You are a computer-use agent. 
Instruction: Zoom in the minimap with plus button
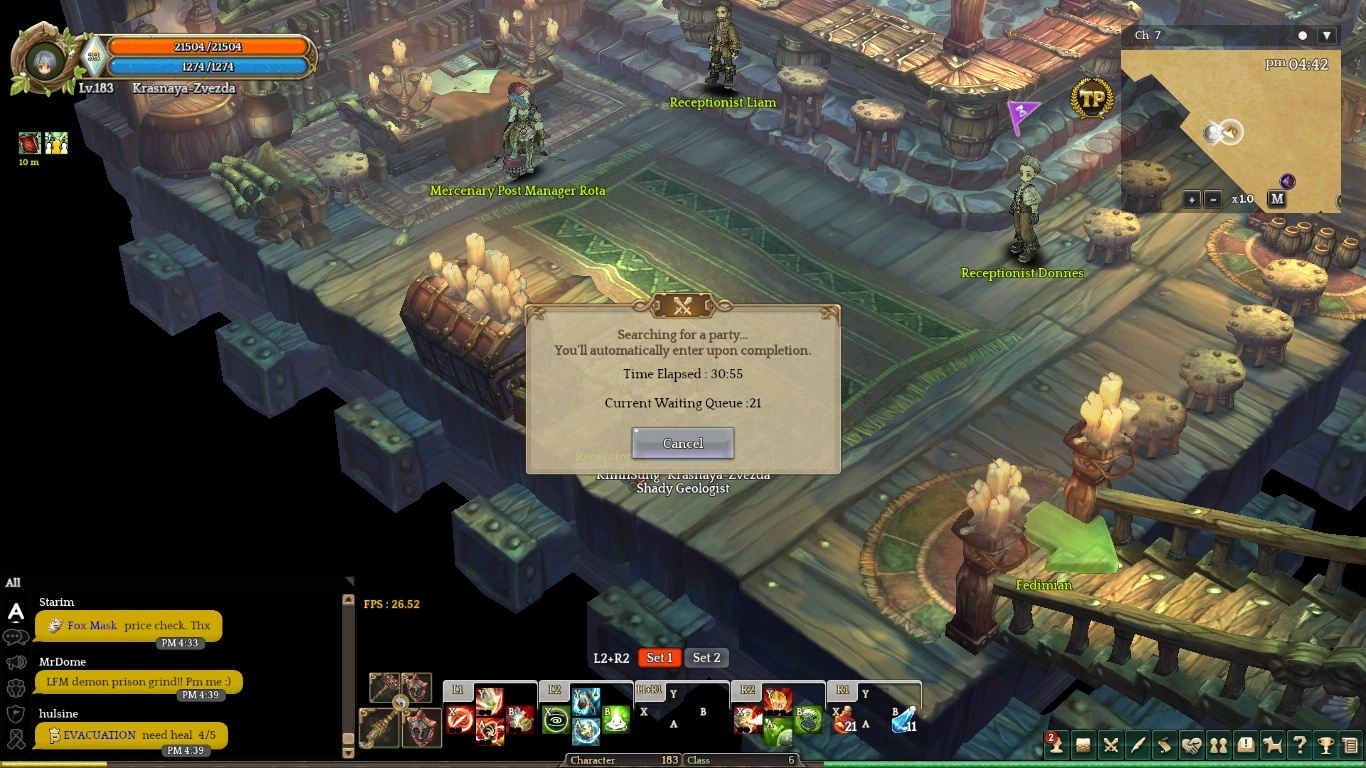tap(1192, 199)
